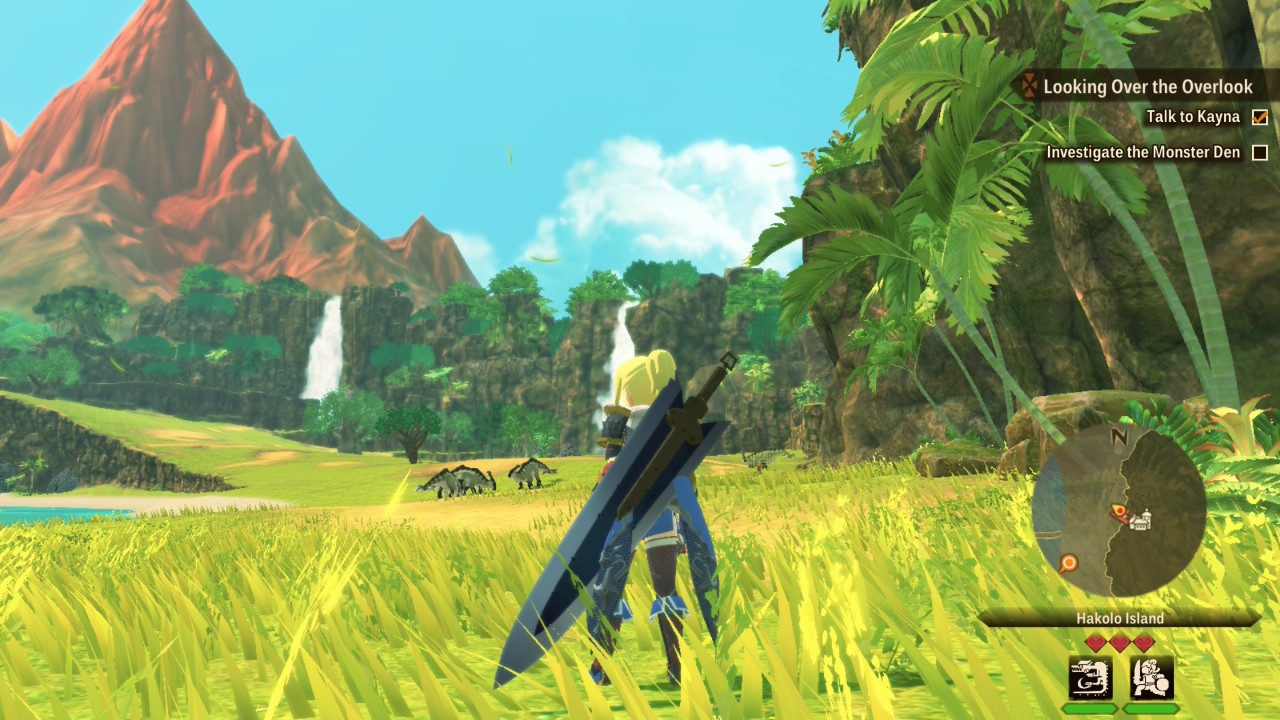This screenshot has height=720, width=1280.
Task: Click the Hakolo Island location banner
Action: [1119, 618]
